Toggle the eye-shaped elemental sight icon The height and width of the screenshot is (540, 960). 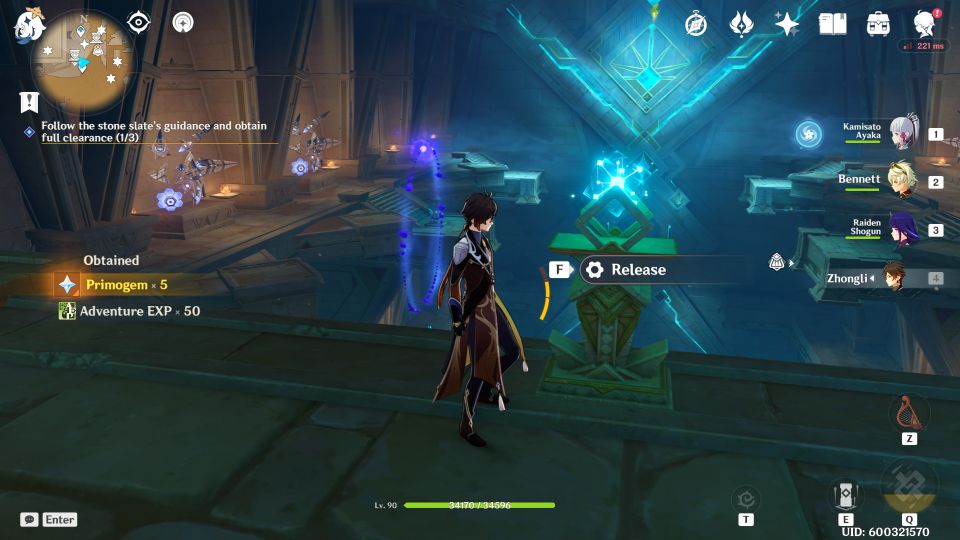(138, 23)
